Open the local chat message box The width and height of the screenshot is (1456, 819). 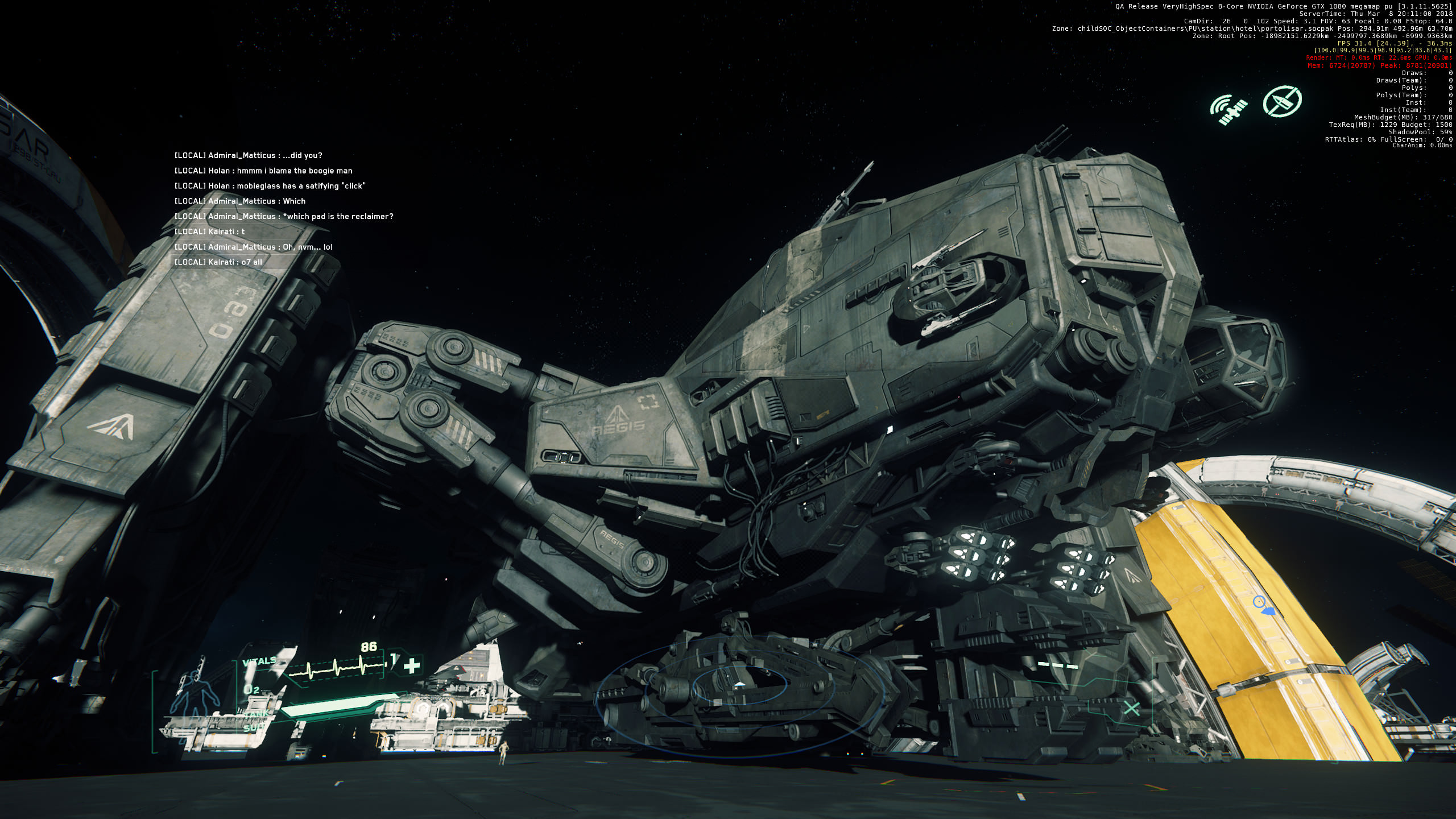[x=283, y=208]
